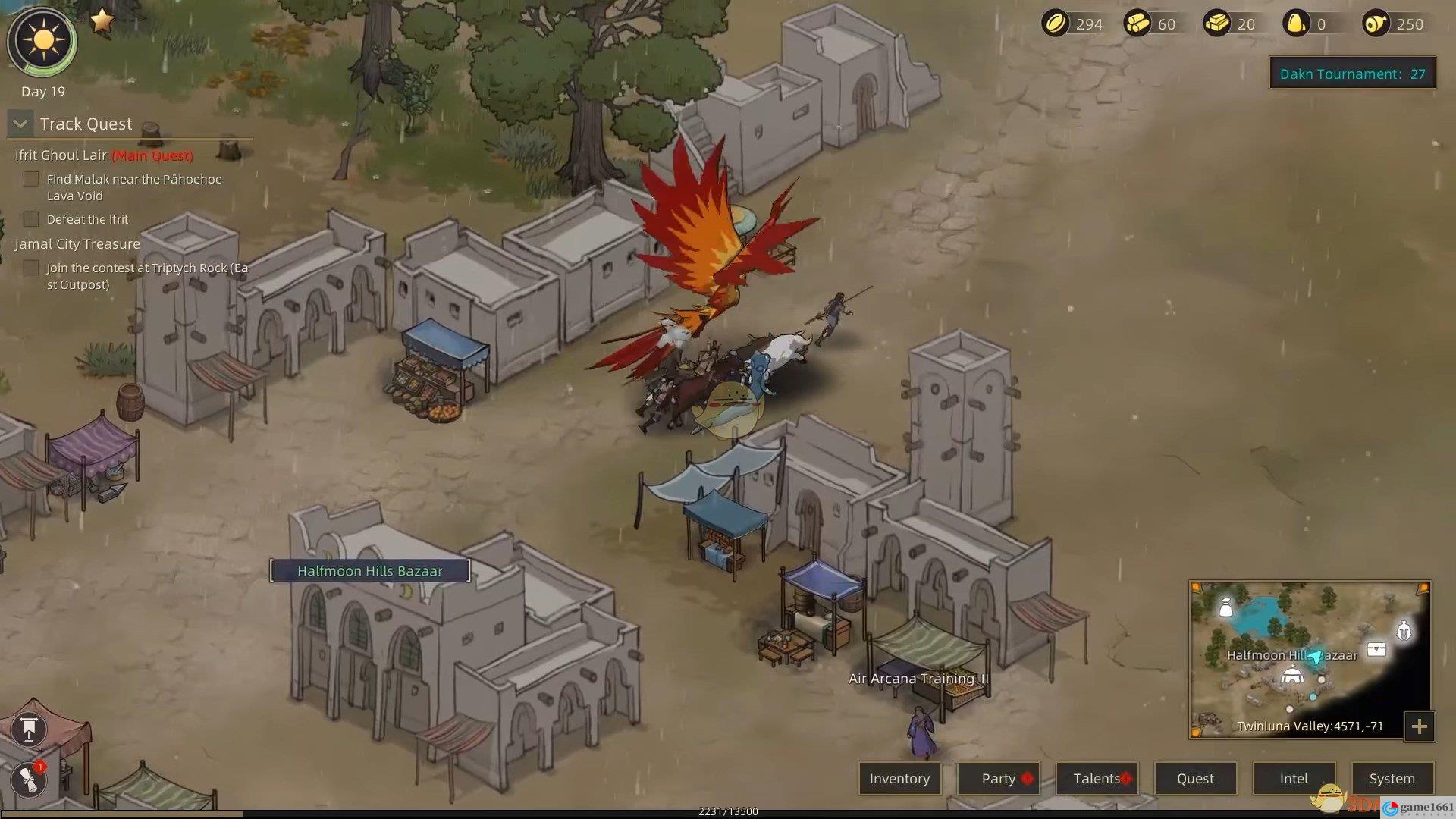Click the Air Arcana Training II label
The image size is (1456, 819).
coord(918,679)
